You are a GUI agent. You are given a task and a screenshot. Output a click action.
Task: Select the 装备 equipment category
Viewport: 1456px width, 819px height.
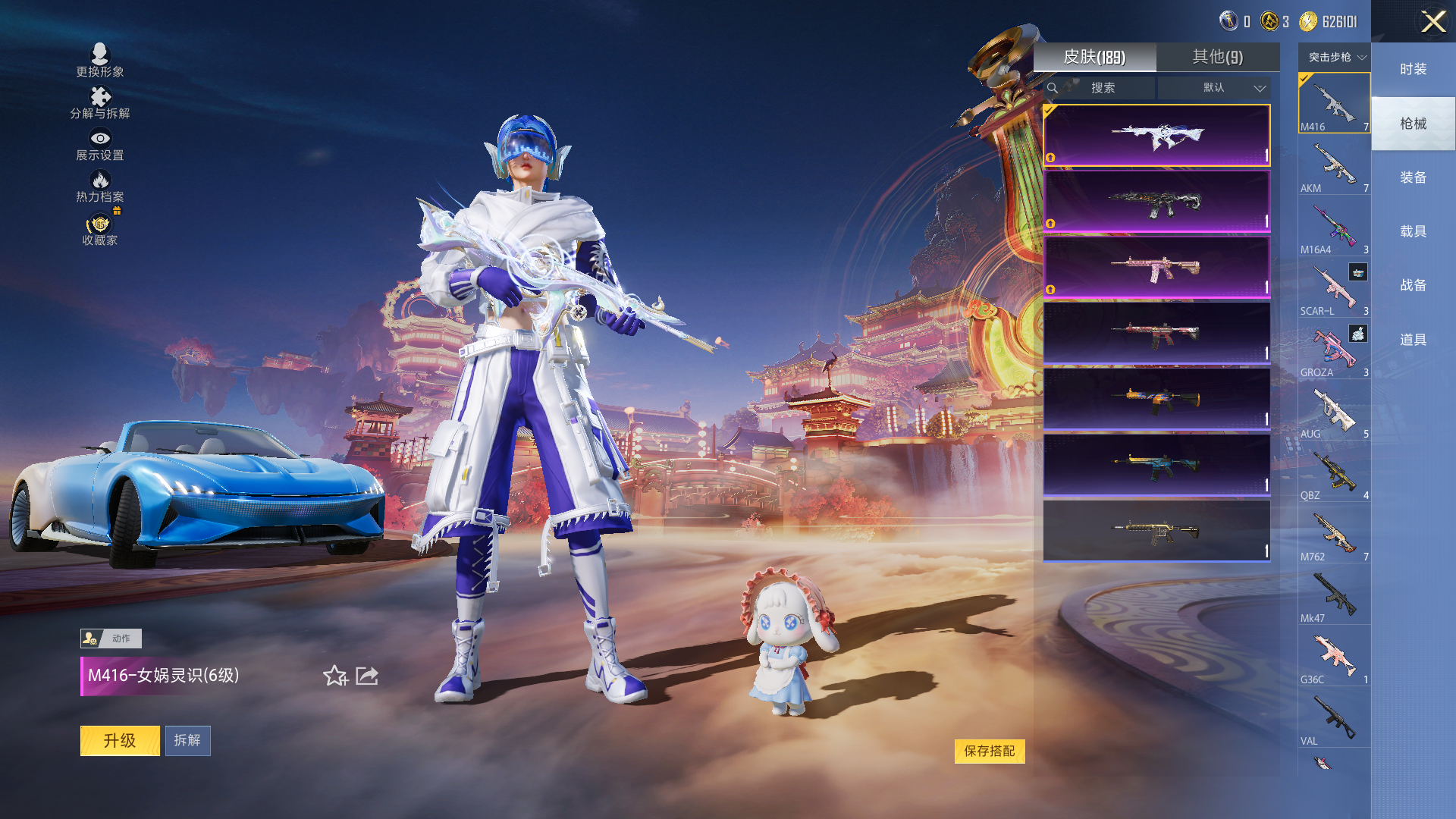tap(1413, 177)
